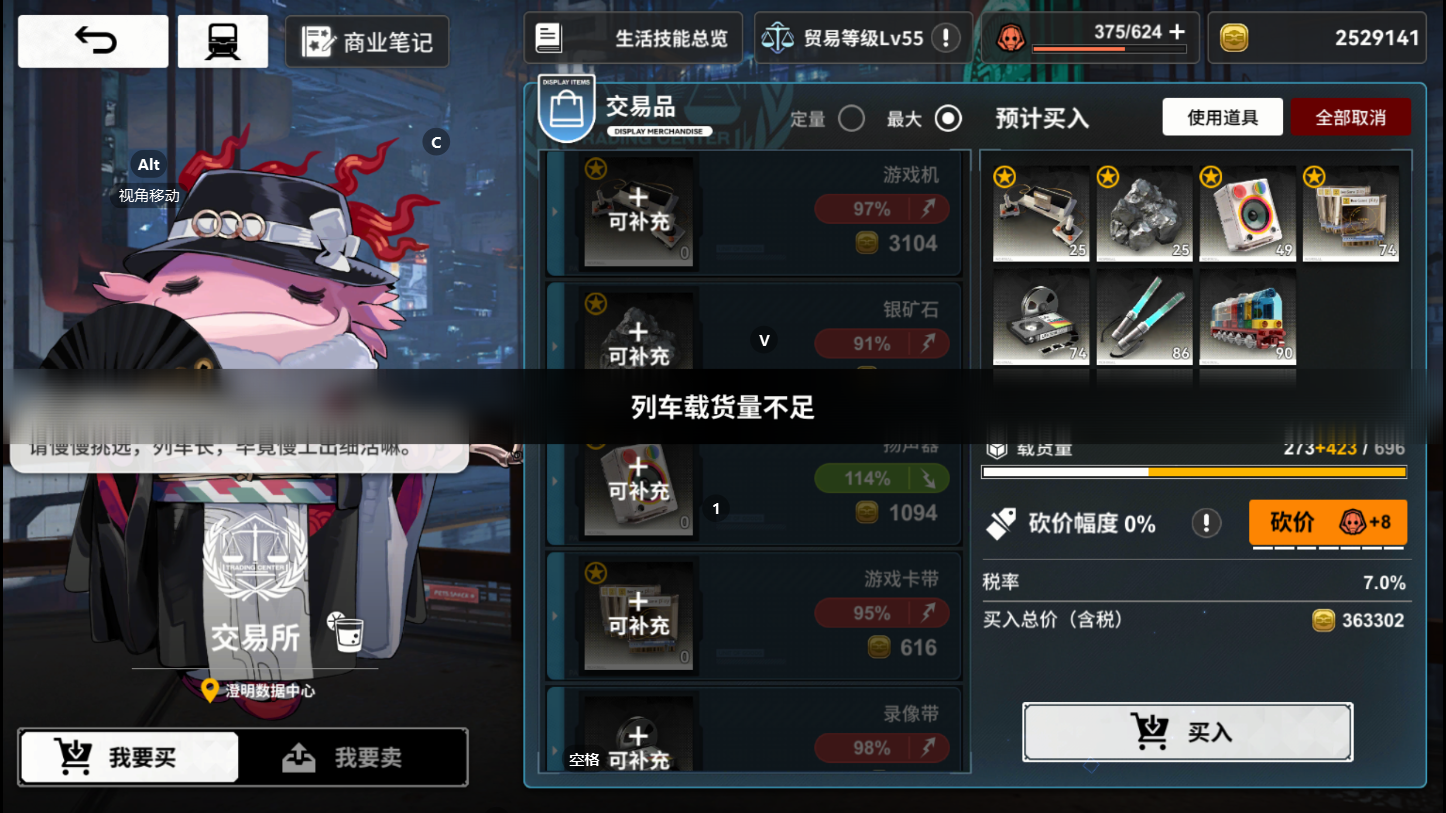Select the 最大 radio button
This screenshot has height=813, width=1446.
(x=947, y=118)
